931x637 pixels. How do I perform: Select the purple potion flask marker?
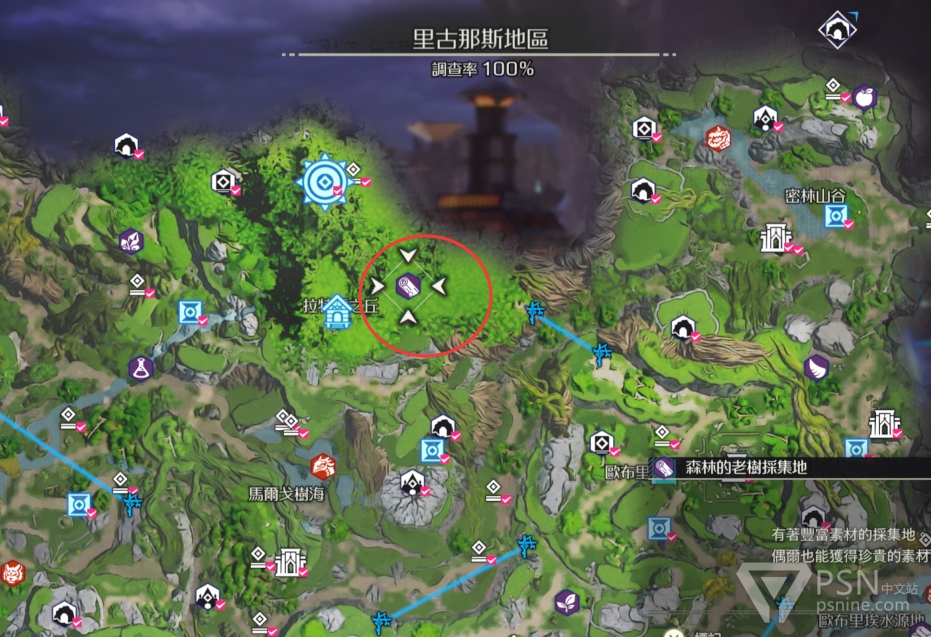(x=141, y=368)
